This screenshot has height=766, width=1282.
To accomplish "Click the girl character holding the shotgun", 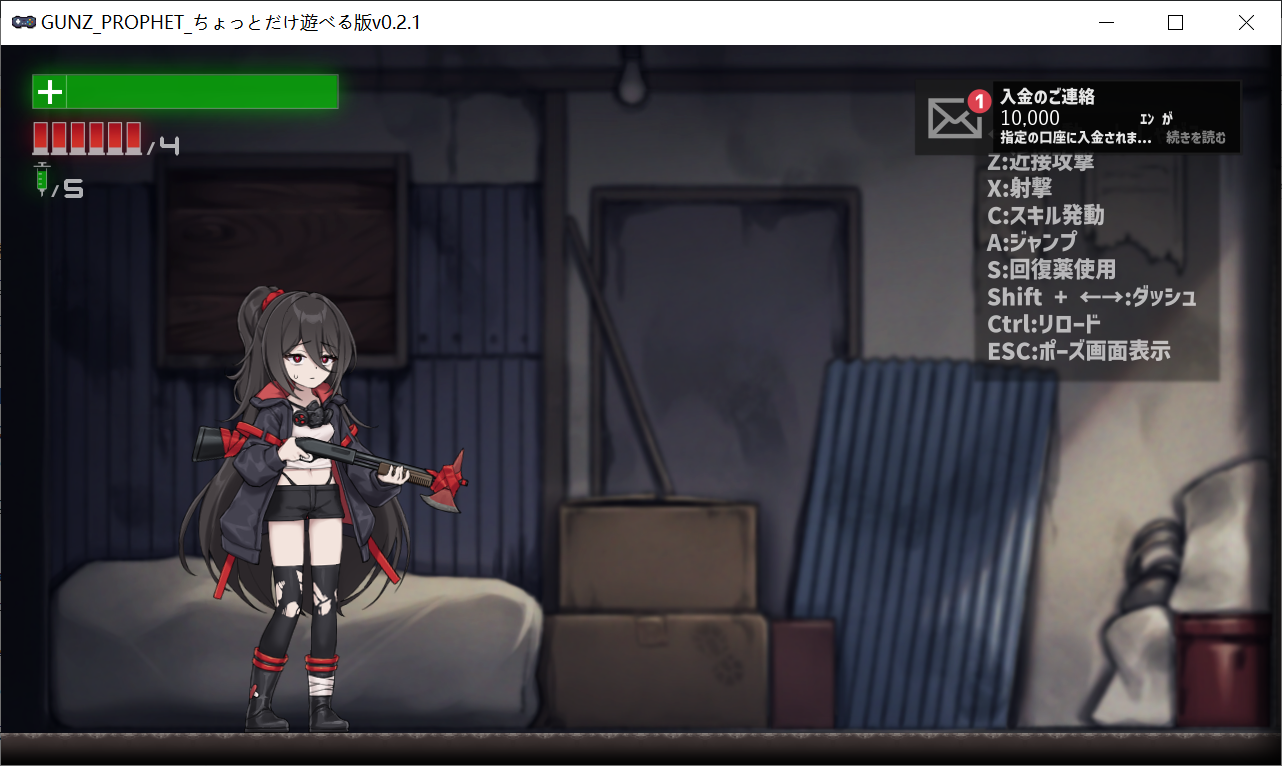I will tap(300, 480).
